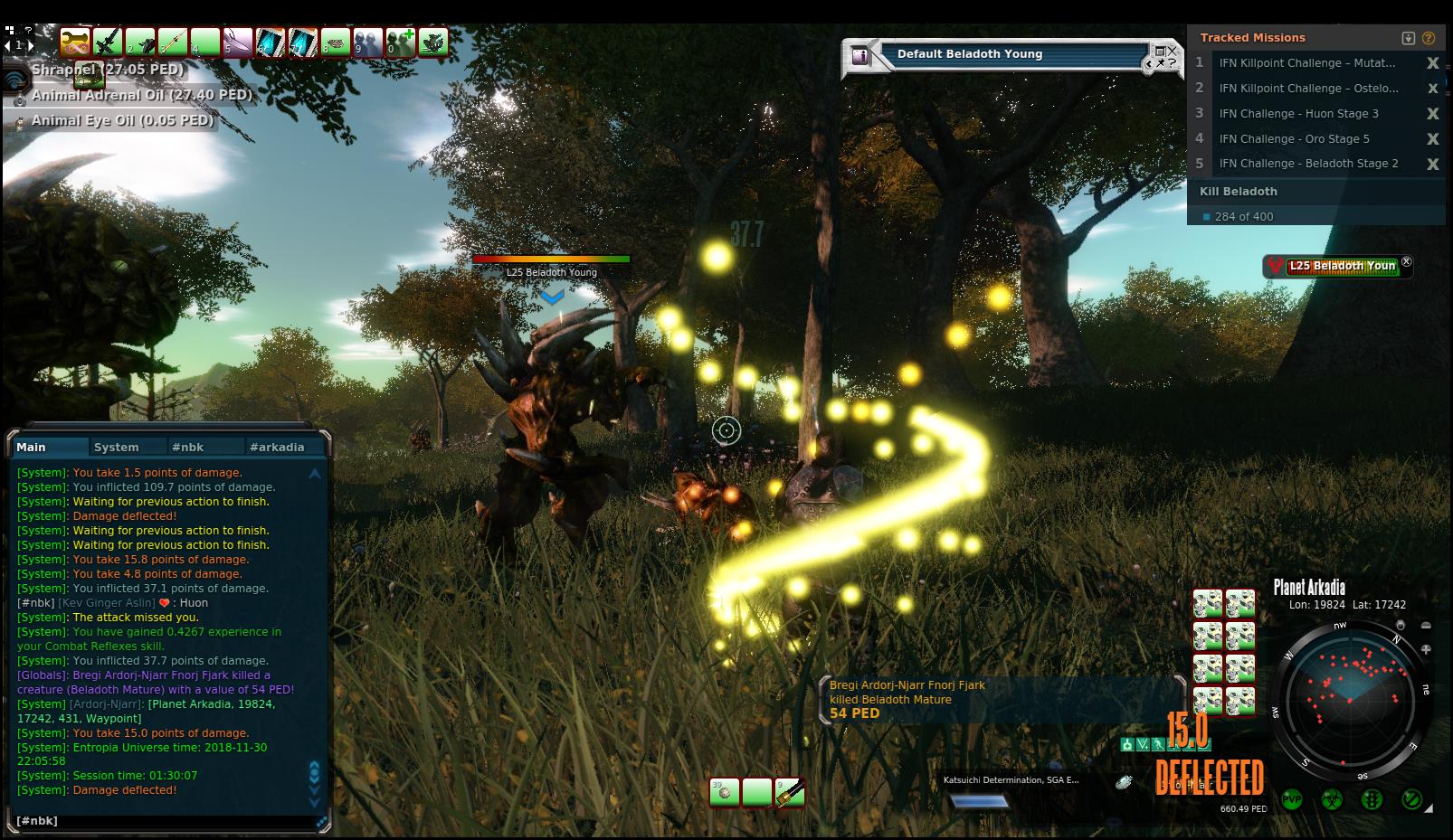1453x840 pixels.
Task: Zoom out the radar with minus button
Action: 1426,626
